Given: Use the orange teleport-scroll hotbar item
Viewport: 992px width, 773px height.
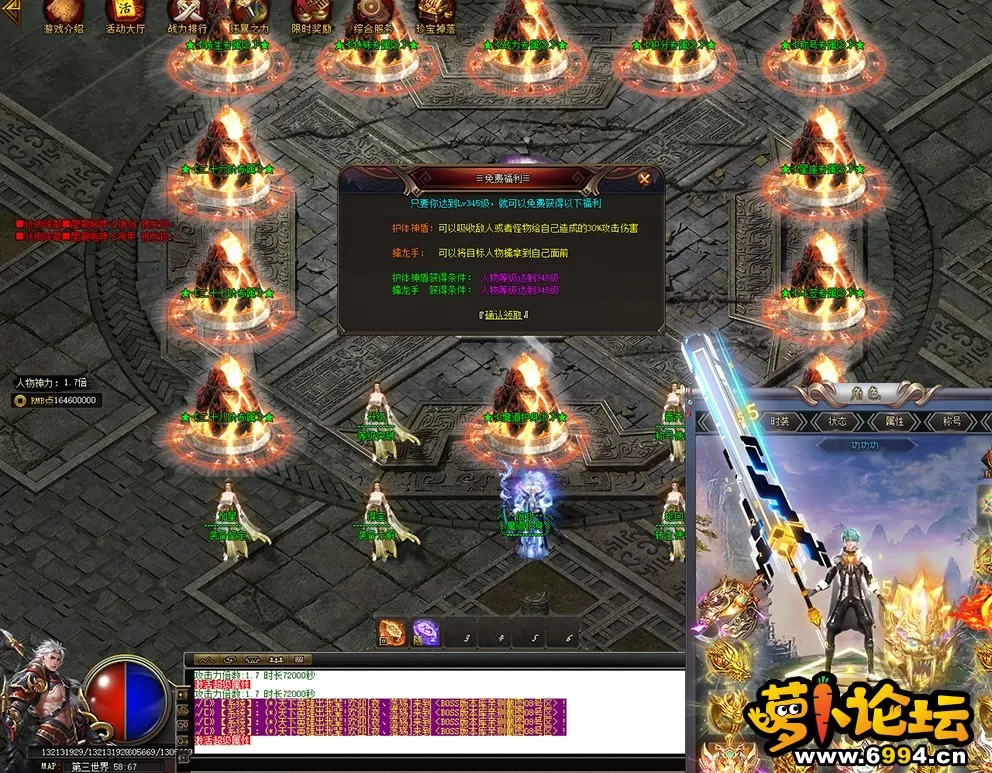Looking at the screenshot, I should coord(393,634).
